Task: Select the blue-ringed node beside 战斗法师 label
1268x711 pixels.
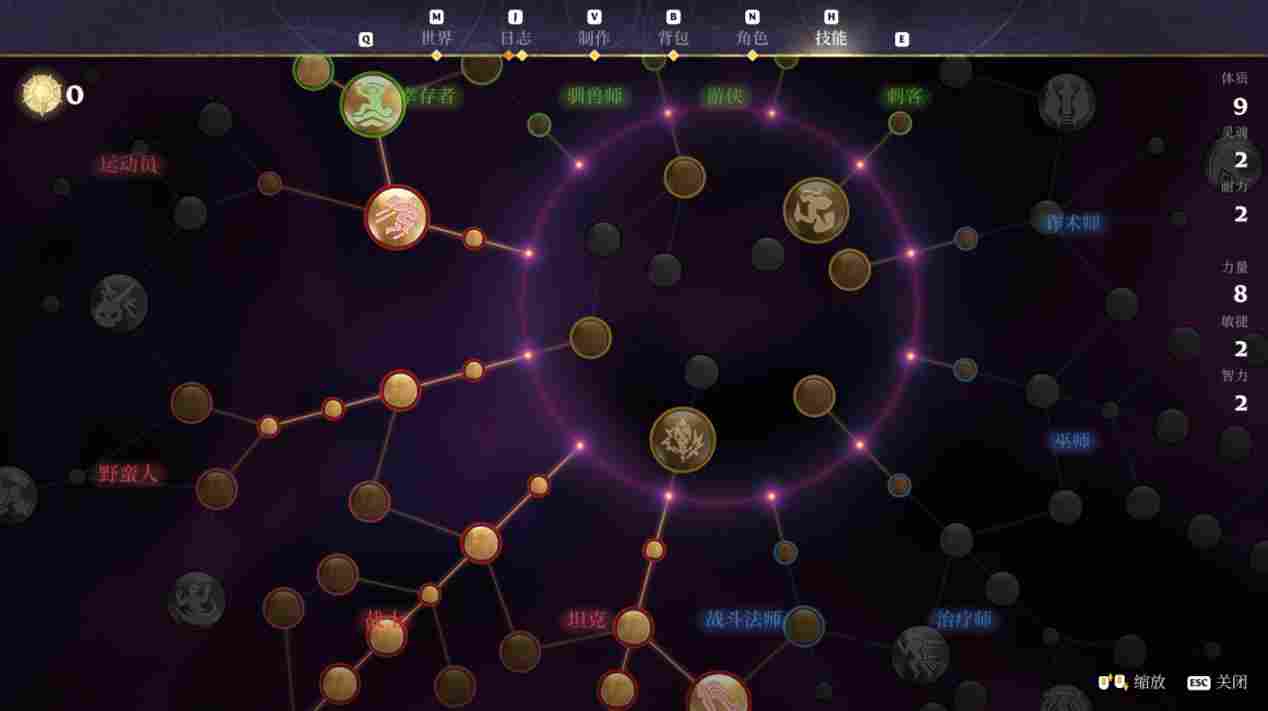Action: tap(803, 627)
